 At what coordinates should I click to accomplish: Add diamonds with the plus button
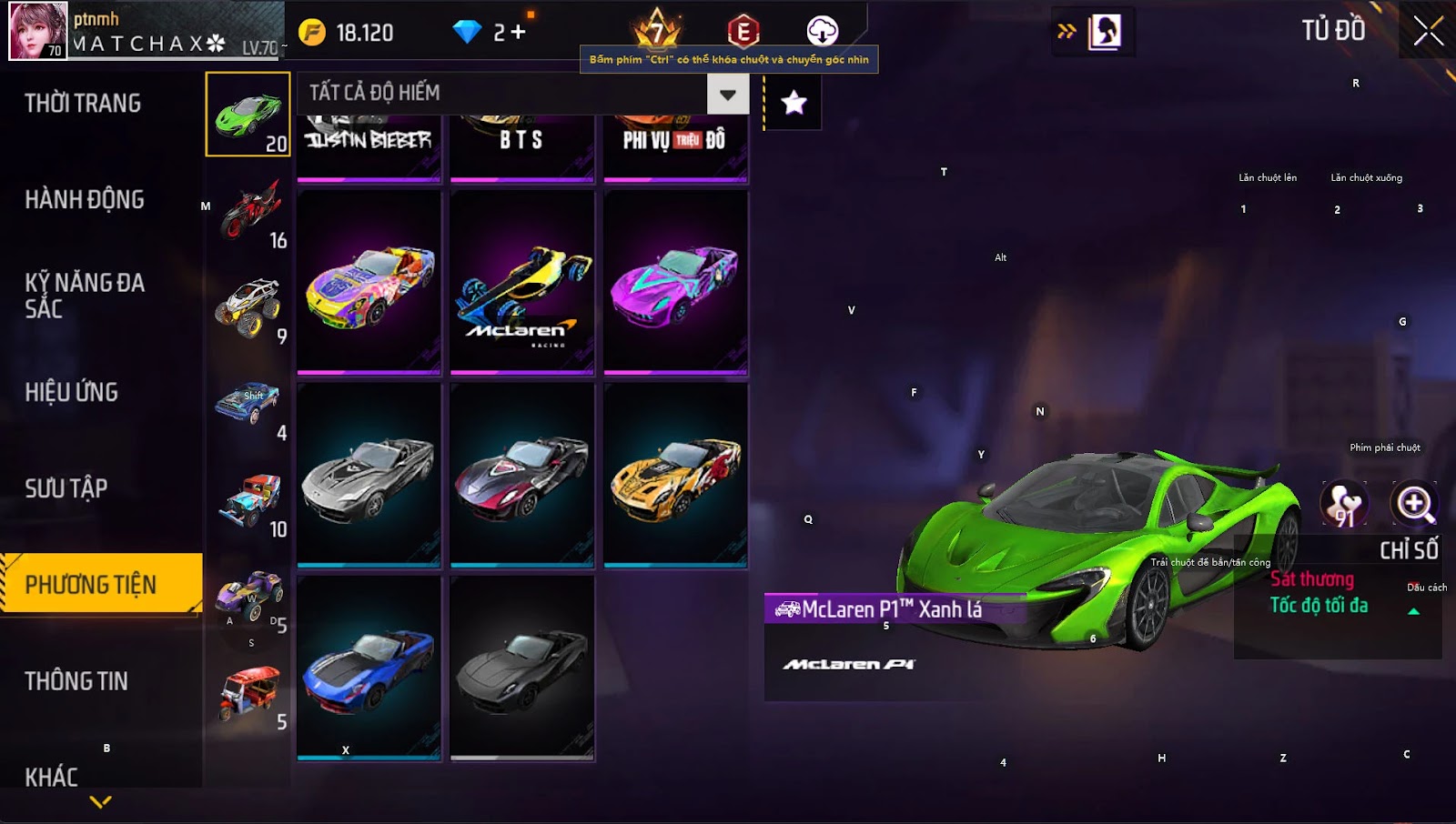[518, 33]
